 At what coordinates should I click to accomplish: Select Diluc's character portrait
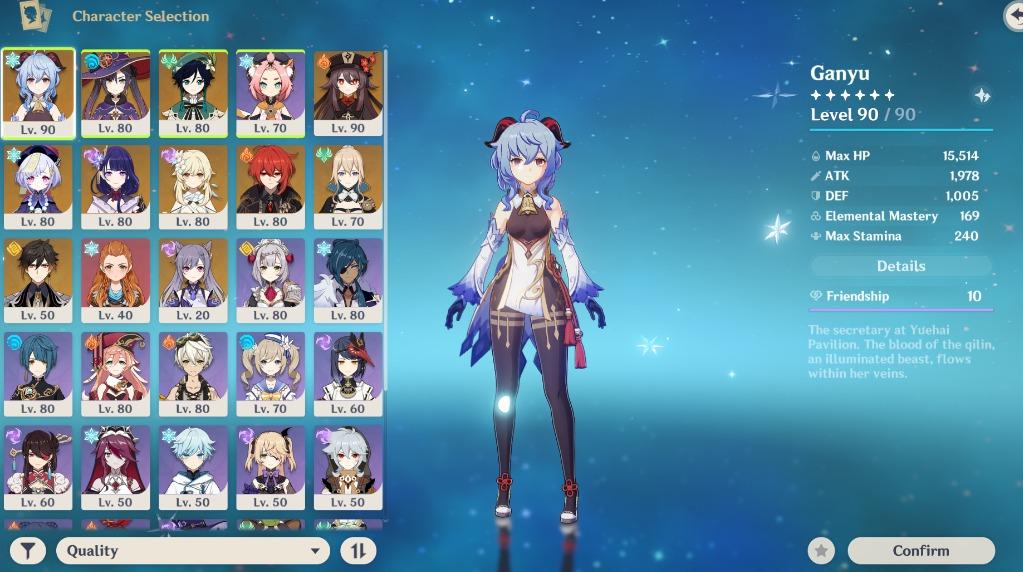pyautogui.click(x=270, y=185)
